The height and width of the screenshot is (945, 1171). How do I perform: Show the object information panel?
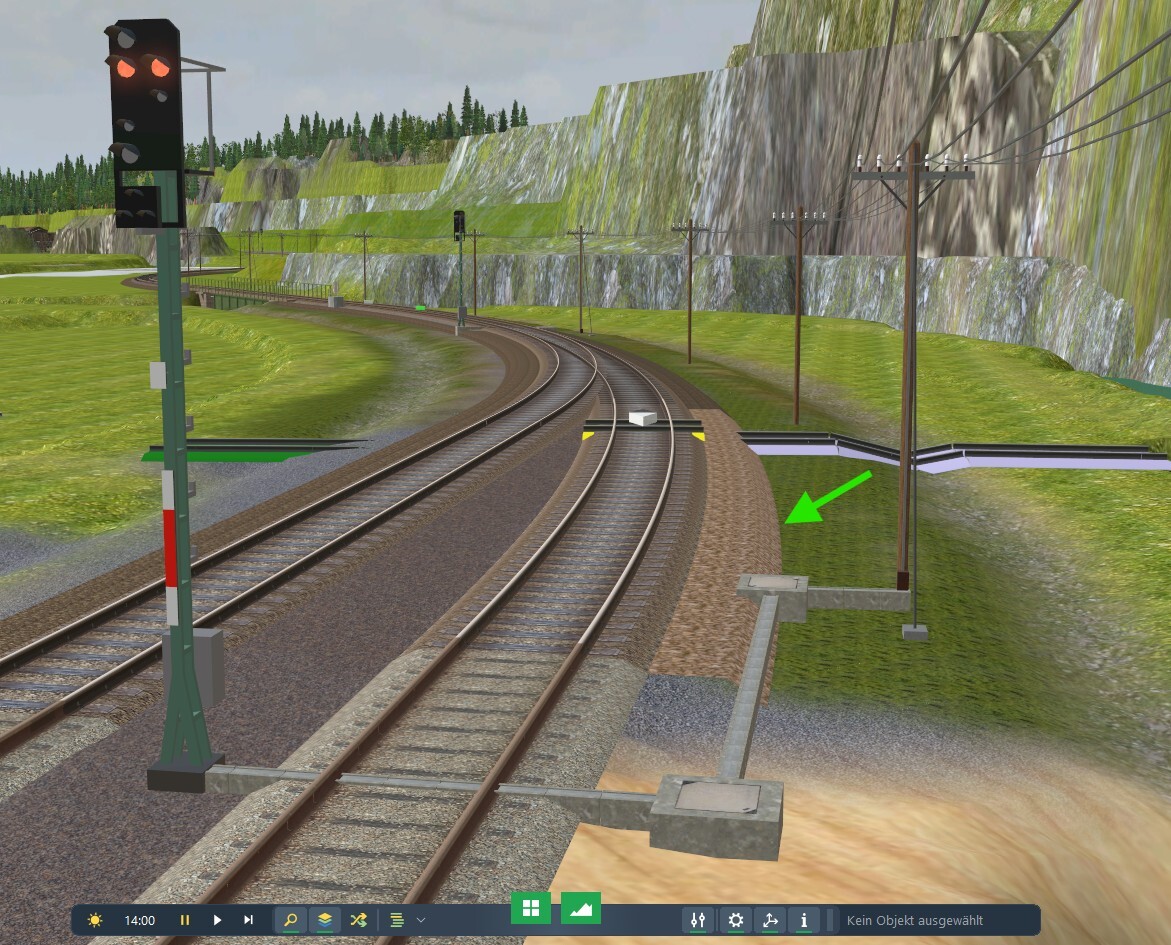[804, 920]
